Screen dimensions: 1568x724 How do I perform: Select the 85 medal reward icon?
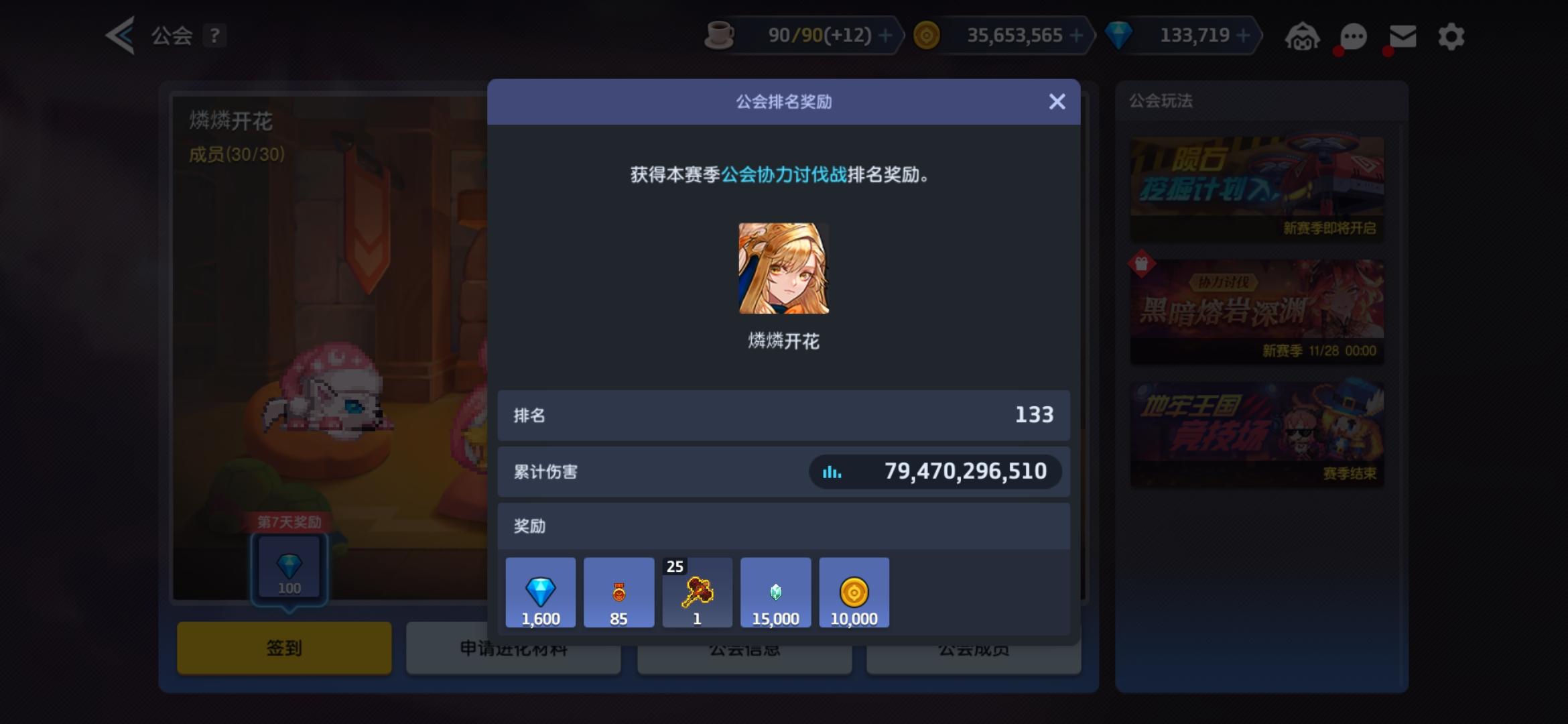[x=618, y=592]
